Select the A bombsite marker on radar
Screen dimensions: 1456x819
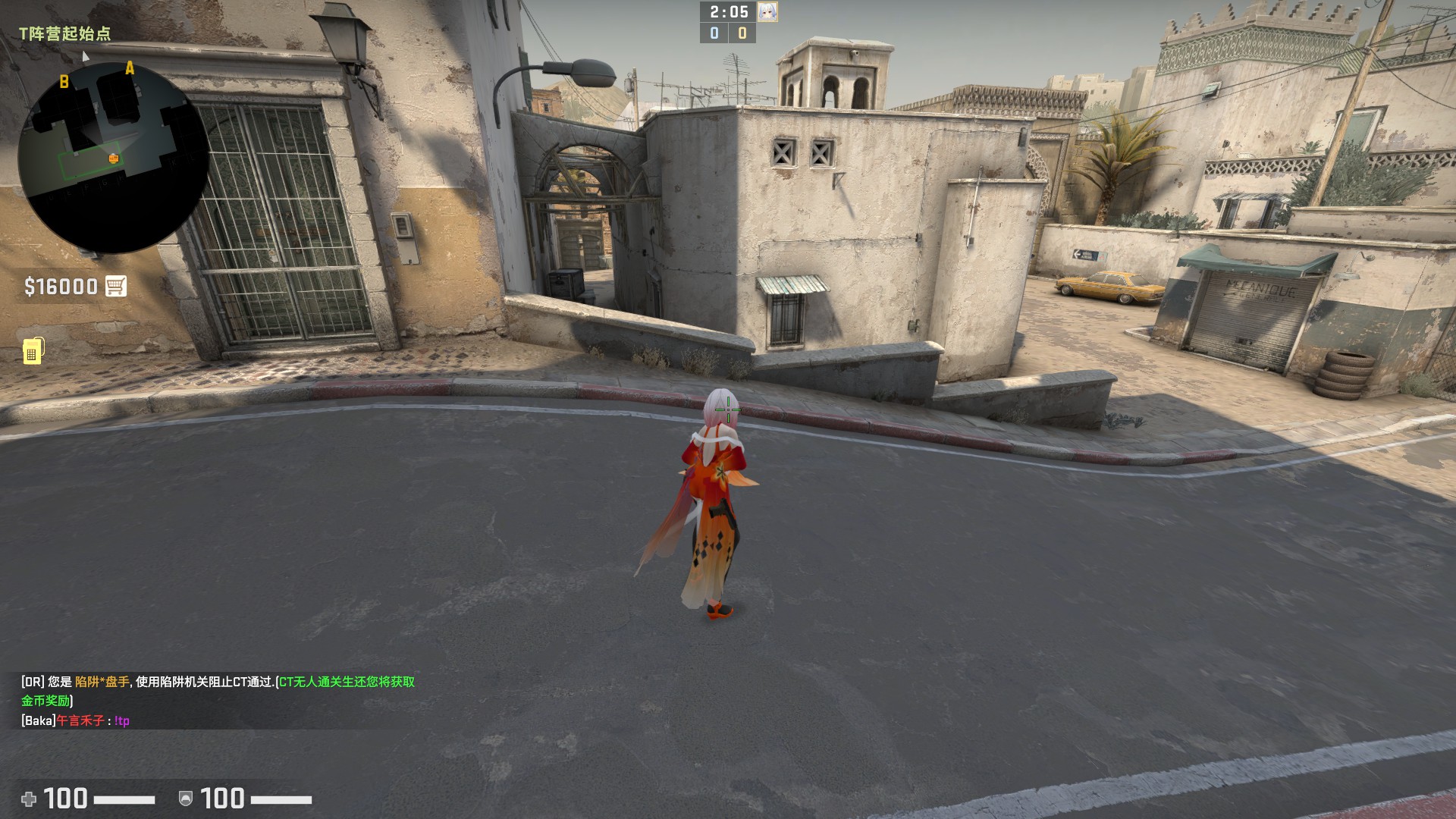[130, 69]
